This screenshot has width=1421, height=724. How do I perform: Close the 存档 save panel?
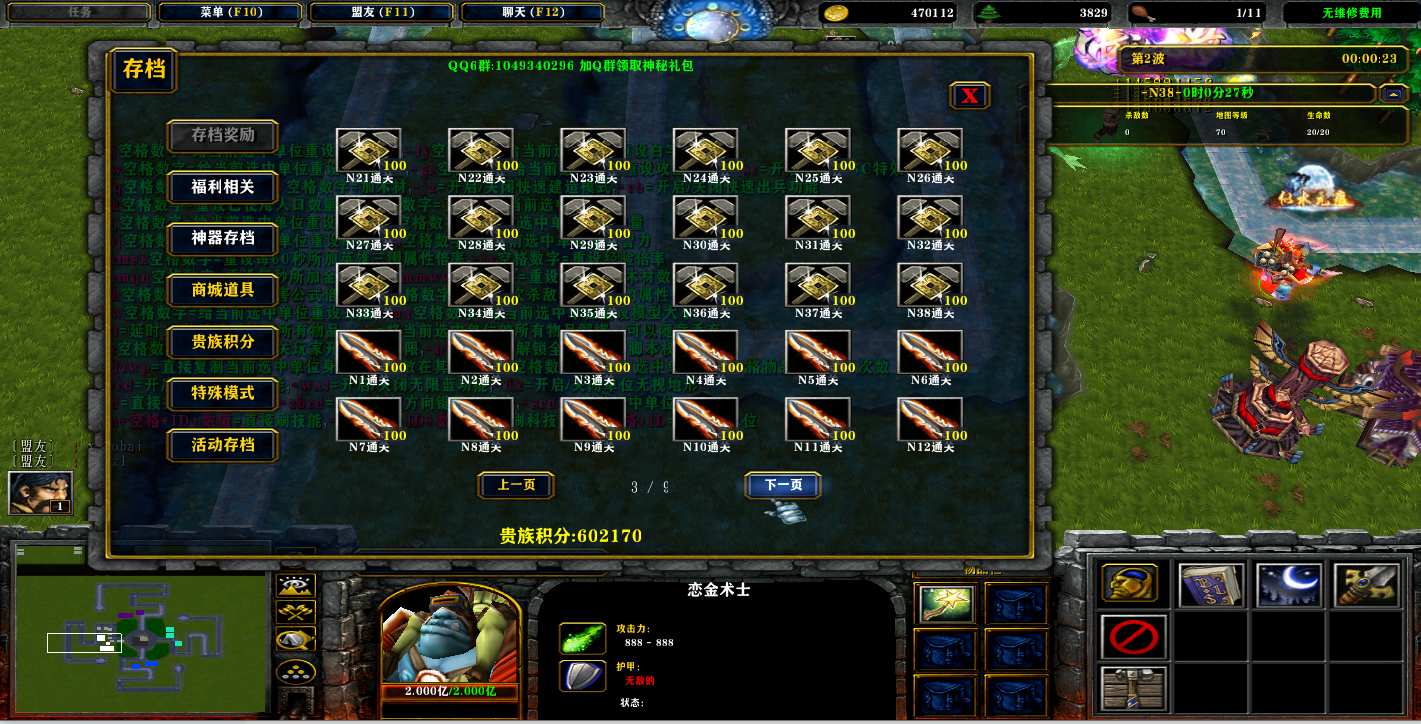pyautogui.click(x=970, y=96)
